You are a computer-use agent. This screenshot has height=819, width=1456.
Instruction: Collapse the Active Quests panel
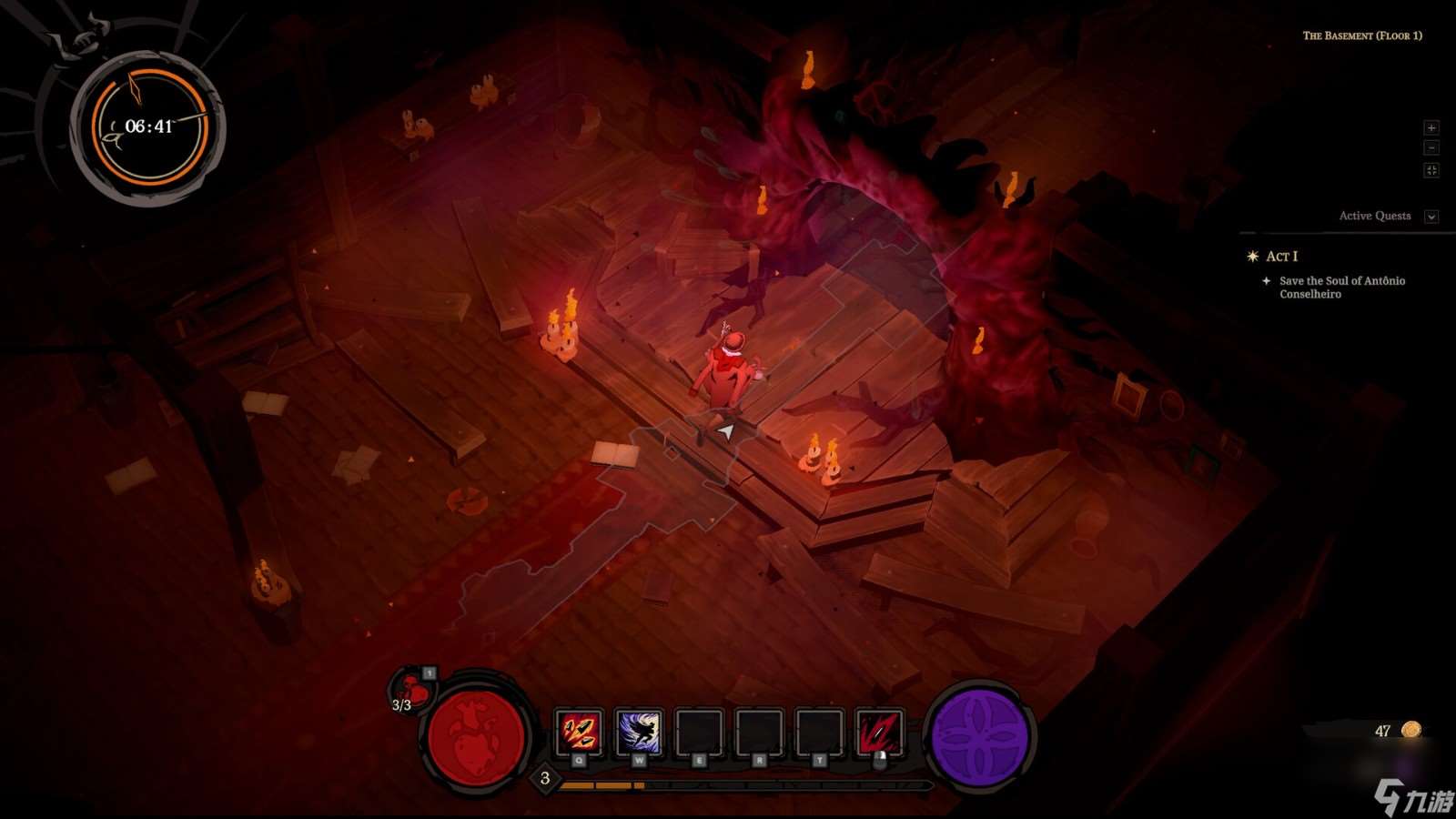[1433, 216]
